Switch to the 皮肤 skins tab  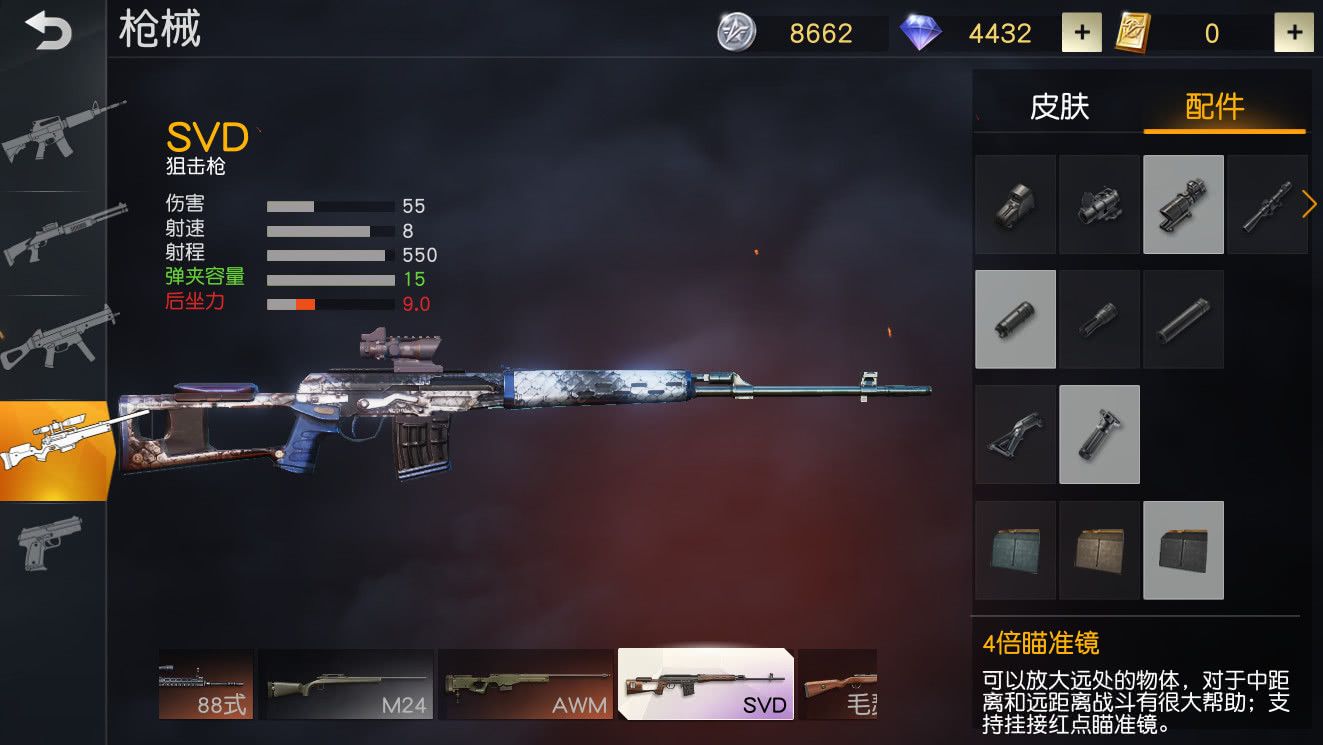click(x=1059, y=106)
